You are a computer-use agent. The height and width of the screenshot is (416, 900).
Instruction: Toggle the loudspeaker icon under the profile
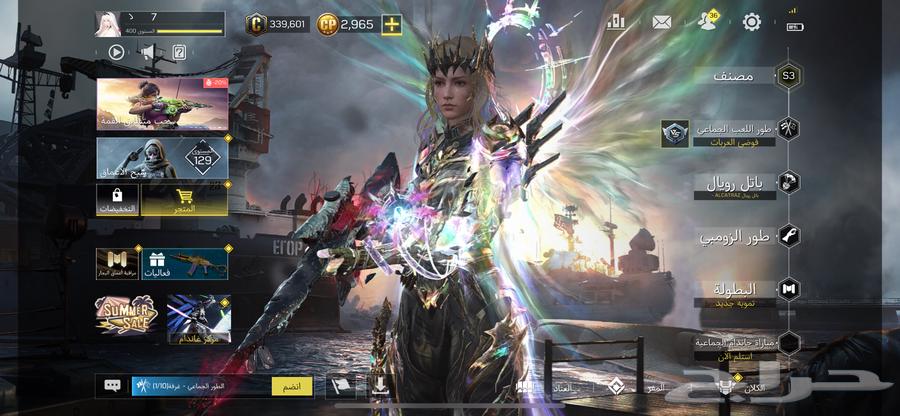click(x=148, y=52)
